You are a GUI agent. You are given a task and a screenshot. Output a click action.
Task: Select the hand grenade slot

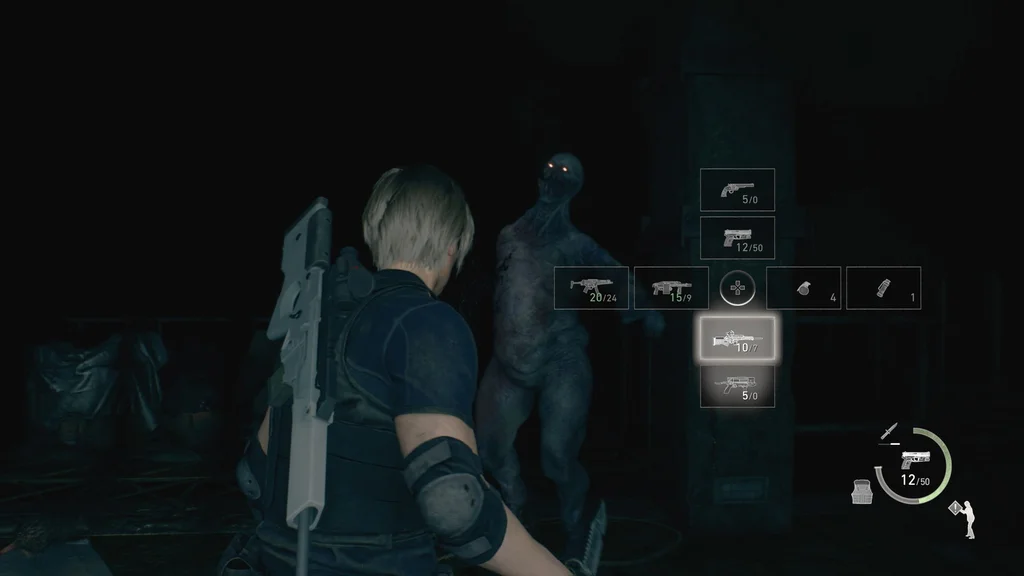coord(803,288)
